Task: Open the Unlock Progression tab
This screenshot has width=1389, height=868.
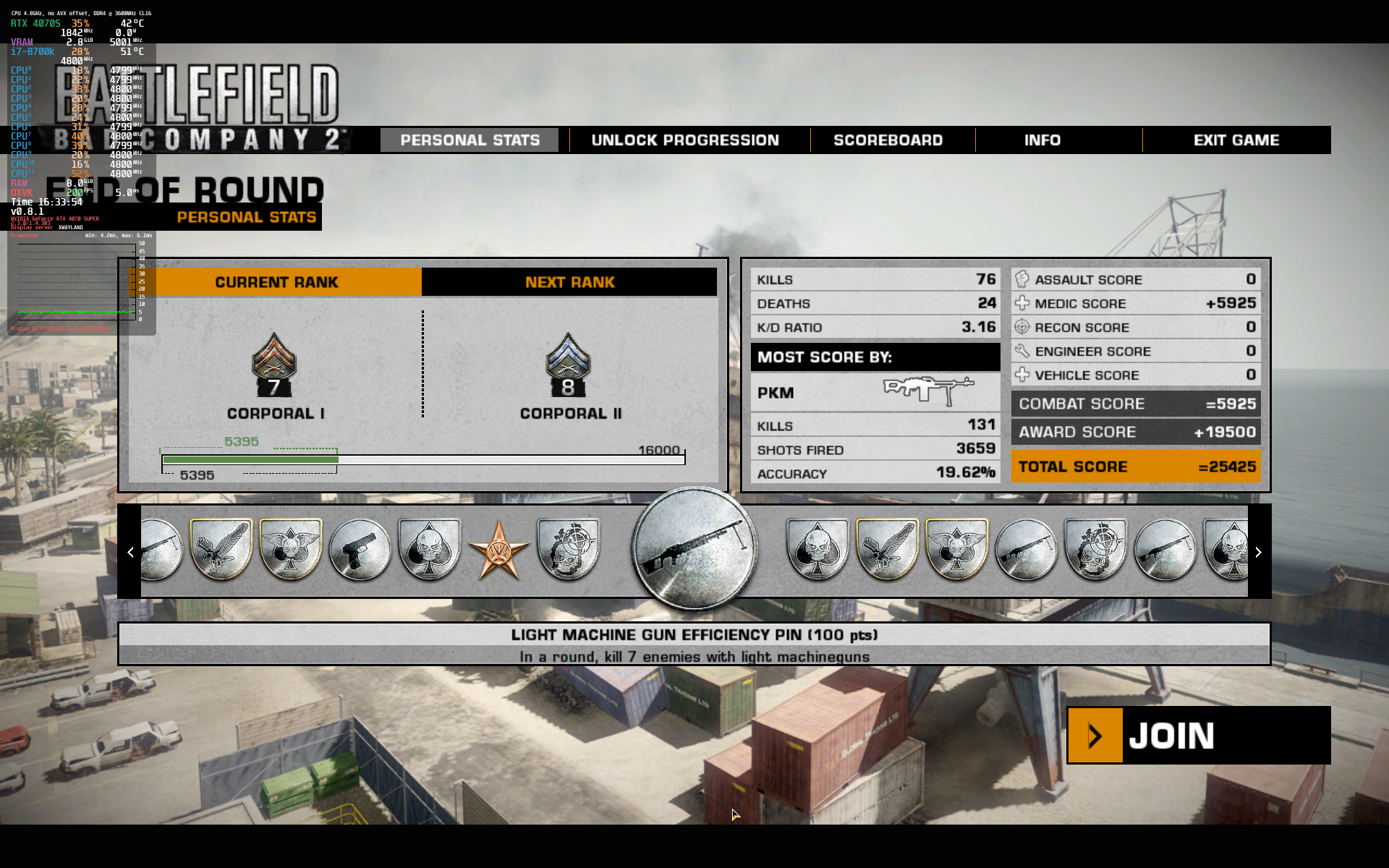Action: point(684,140)
